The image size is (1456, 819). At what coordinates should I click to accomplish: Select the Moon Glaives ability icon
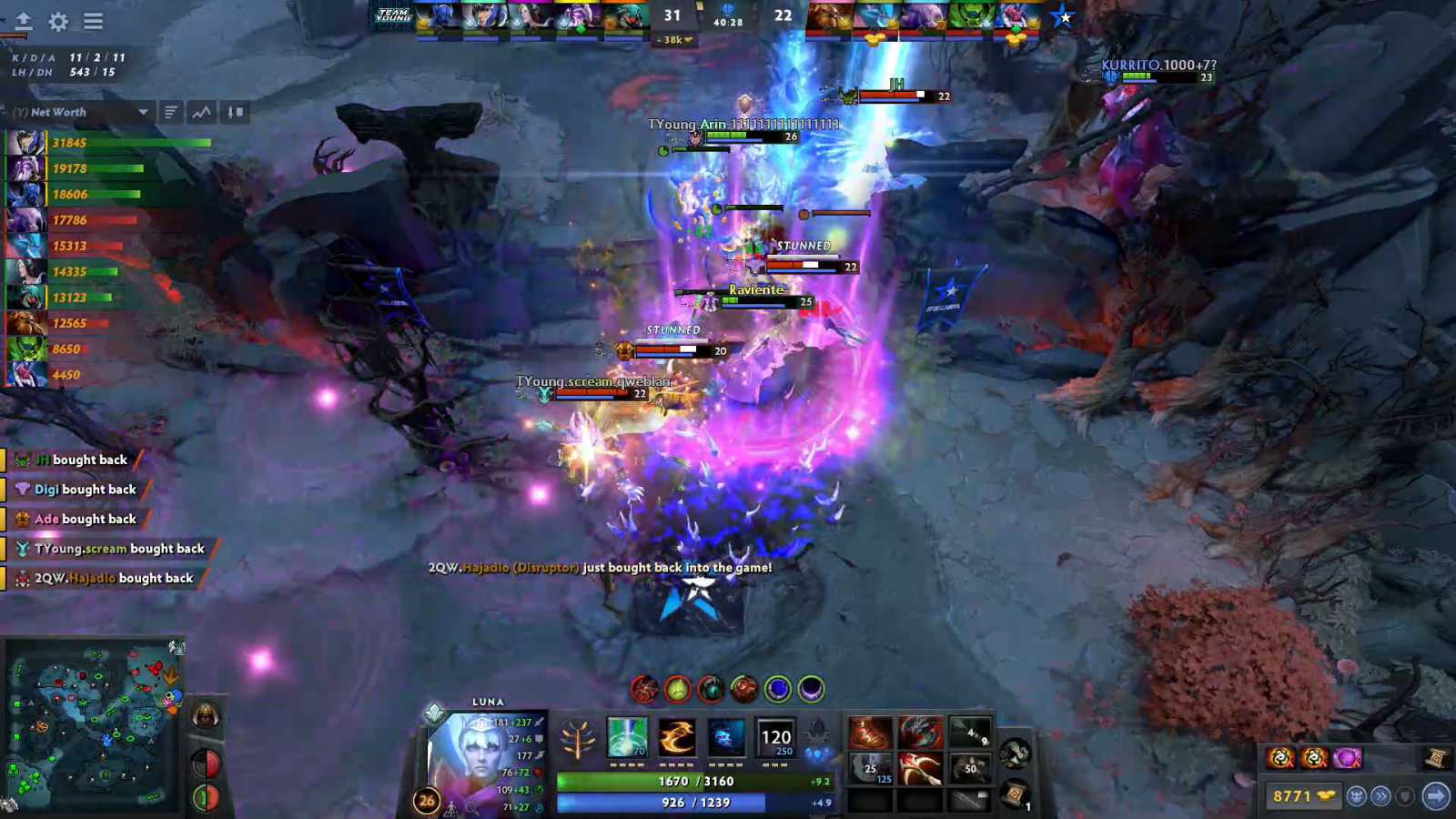click(x=676, y=737)
